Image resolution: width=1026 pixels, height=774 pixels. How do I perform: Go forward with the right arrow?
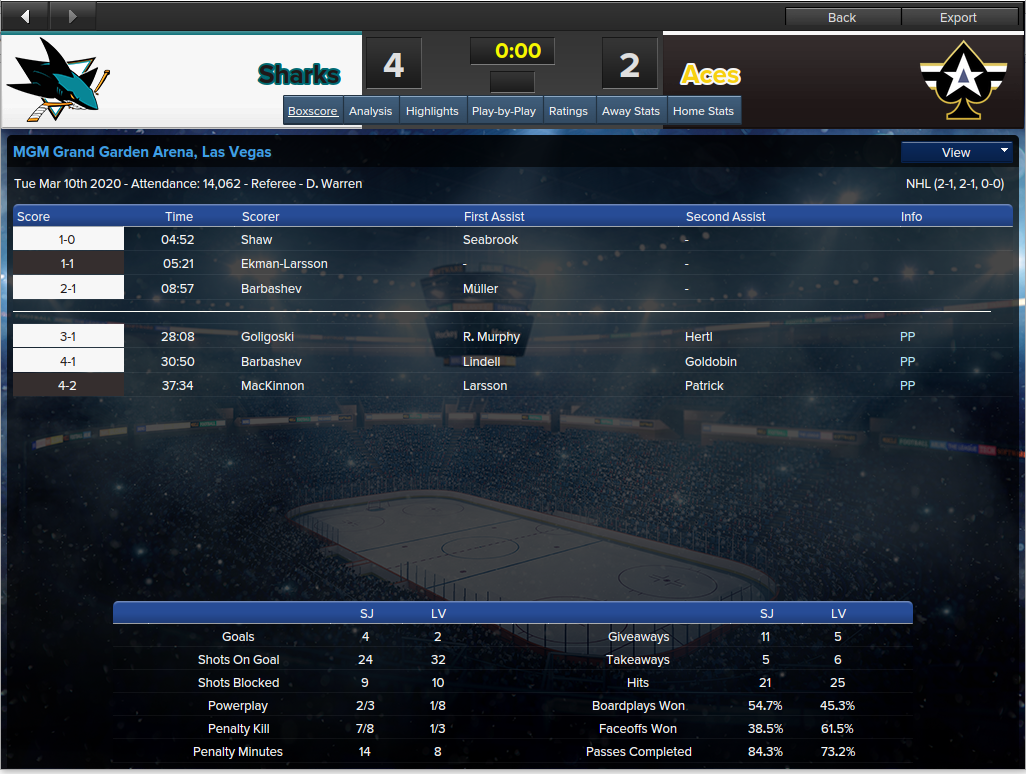[x=72, y=16]
